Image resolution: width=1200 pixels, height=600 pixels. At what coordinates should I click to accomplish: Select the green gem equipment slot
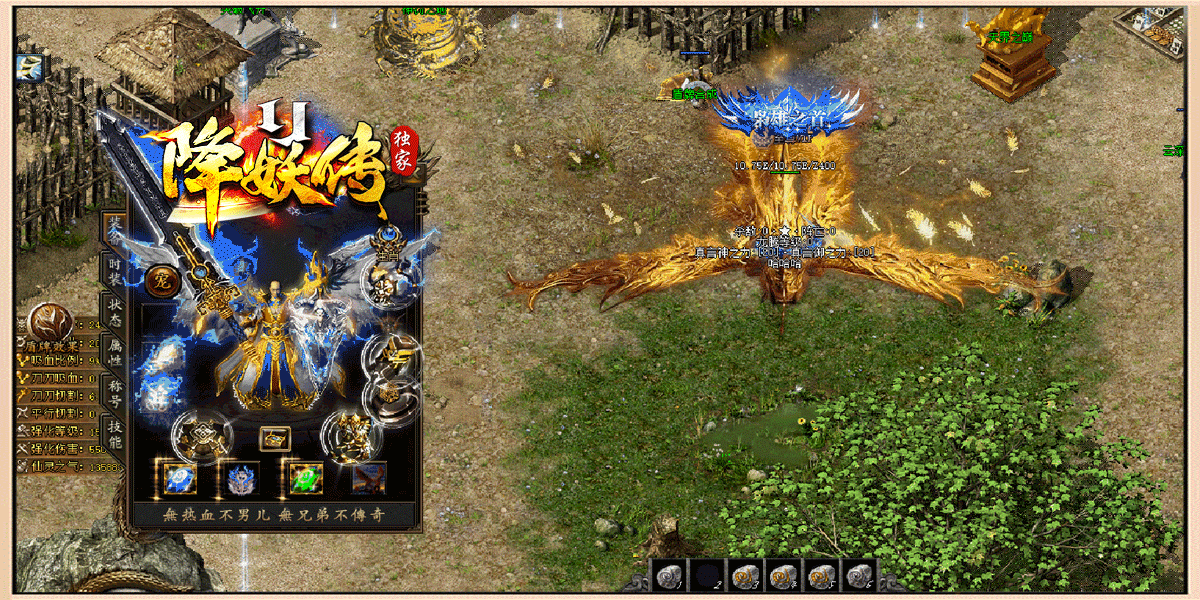coord(304,479)
